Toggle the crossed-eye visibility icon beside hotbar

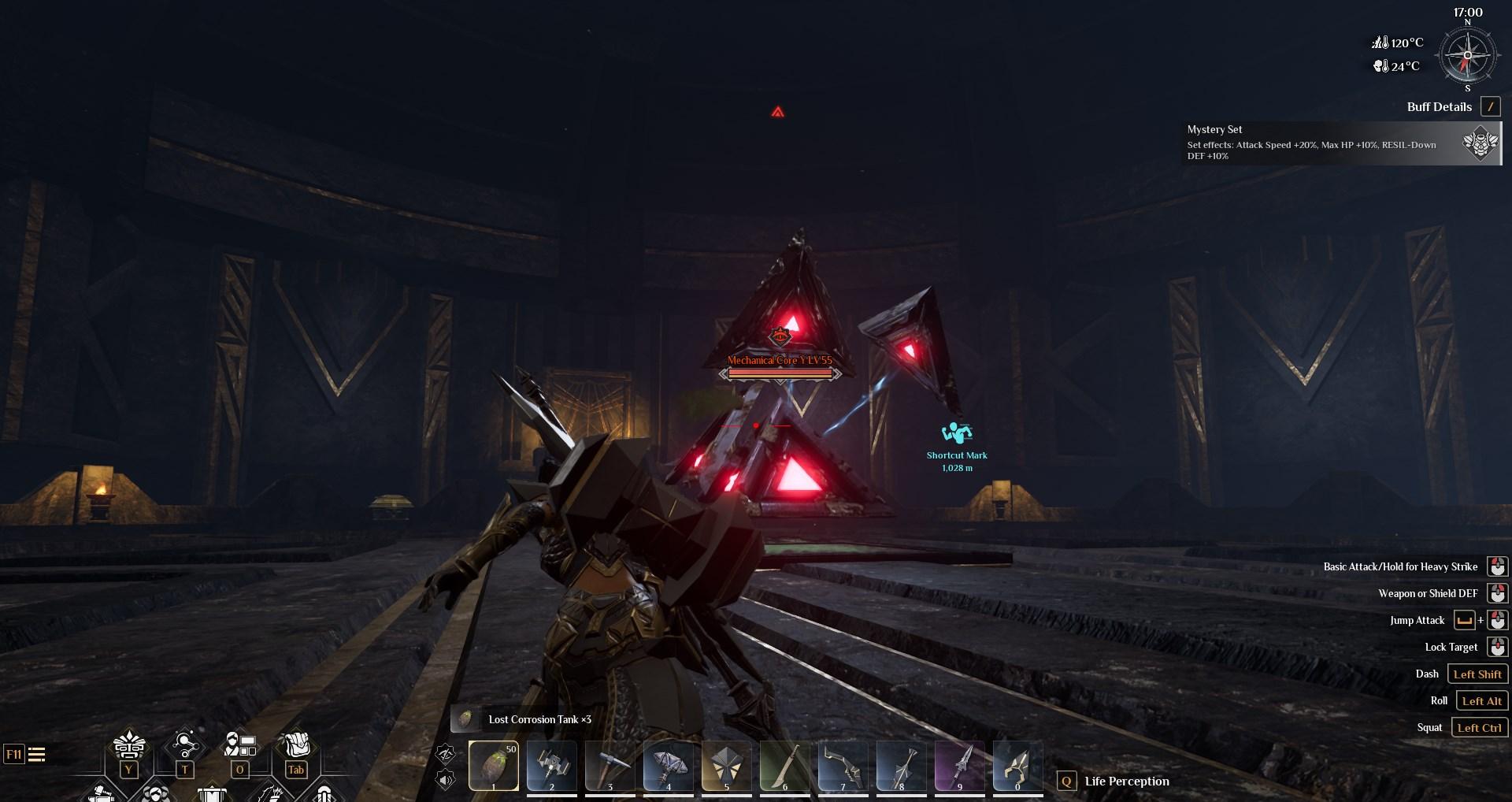(446, 754)
